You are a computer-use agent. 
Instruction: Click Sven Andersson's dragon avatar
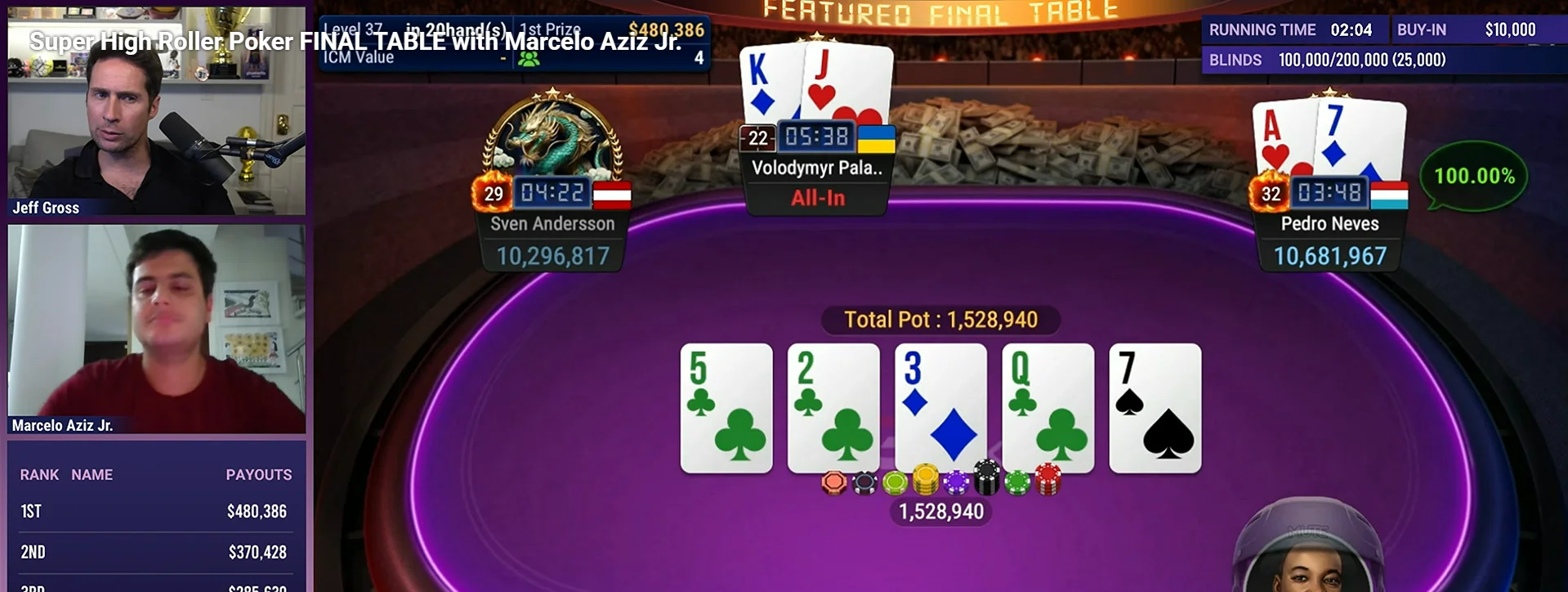pyautogui.click(x=553, y=135)
